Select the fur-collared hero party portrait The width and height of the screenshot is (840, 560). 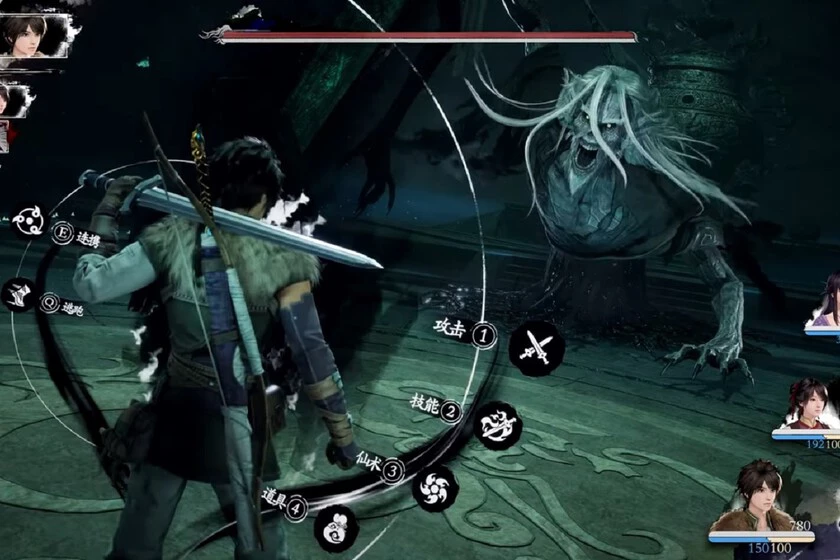coord(766,499)
